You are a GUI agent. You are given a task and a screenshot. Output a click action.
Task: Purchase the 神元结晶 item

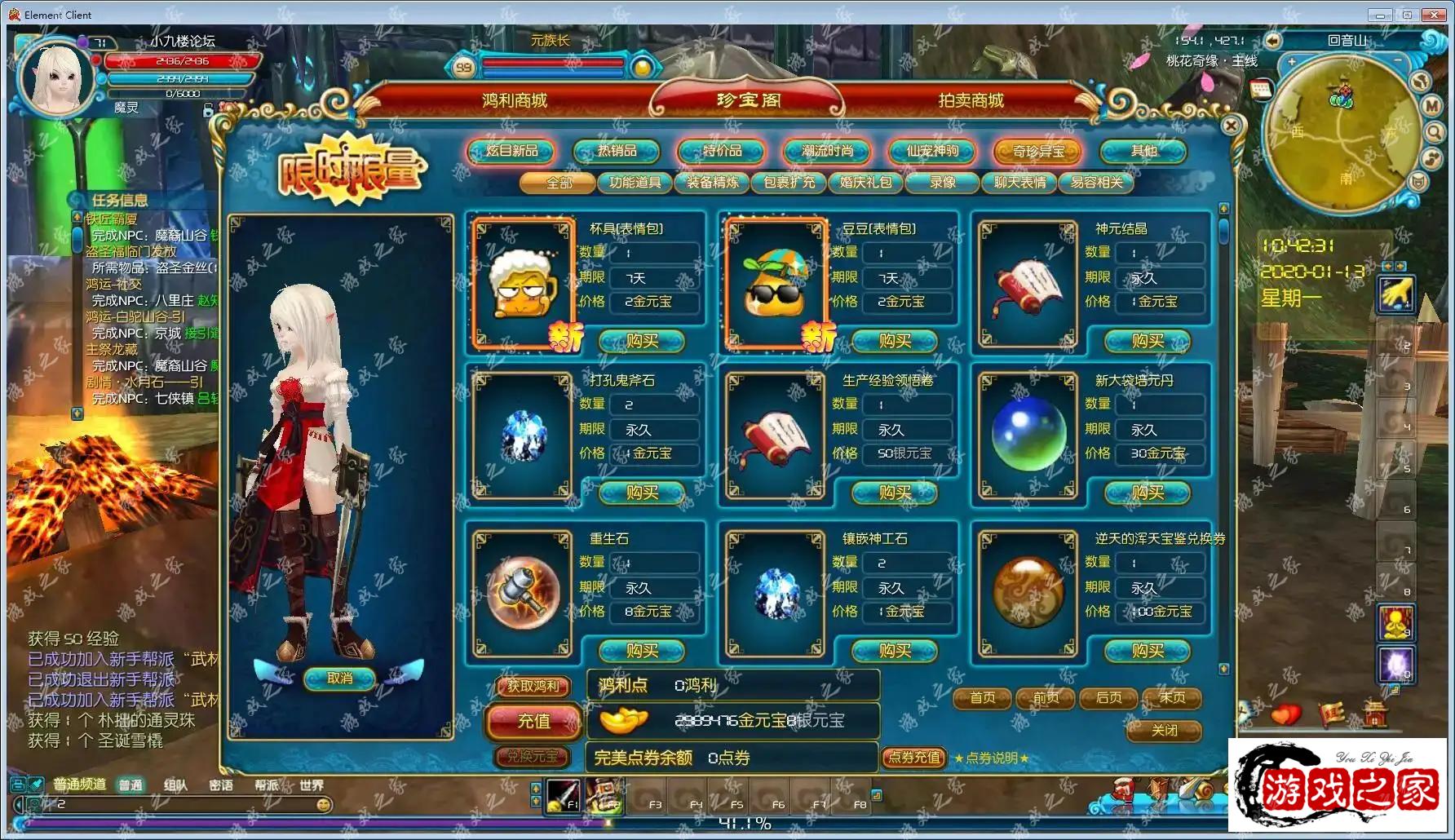point(1148,341)
